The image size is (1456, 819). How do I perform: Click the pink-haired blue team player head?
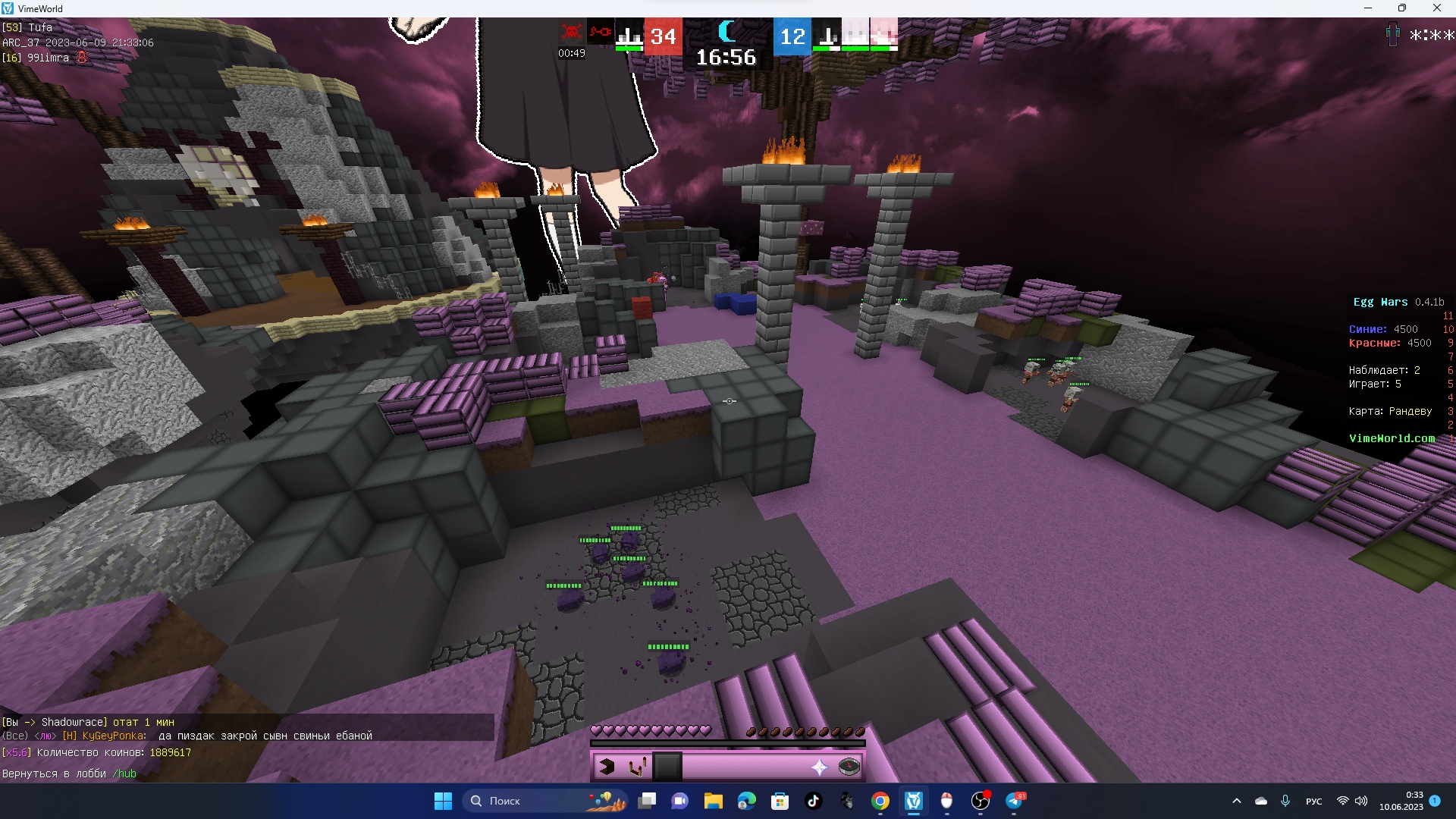[x=883, y=33]
